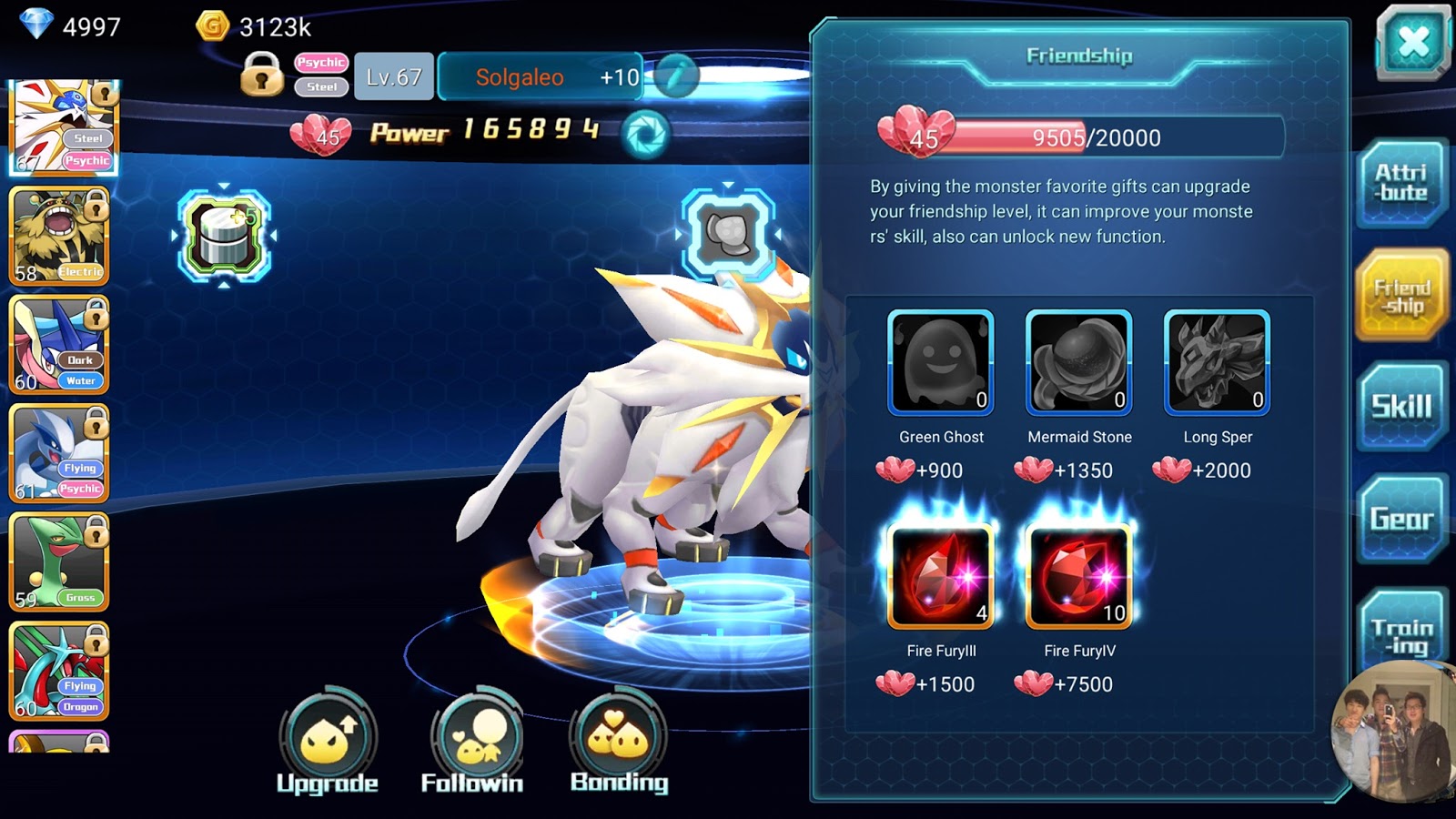Select the Green Ghost gift item

940,362
